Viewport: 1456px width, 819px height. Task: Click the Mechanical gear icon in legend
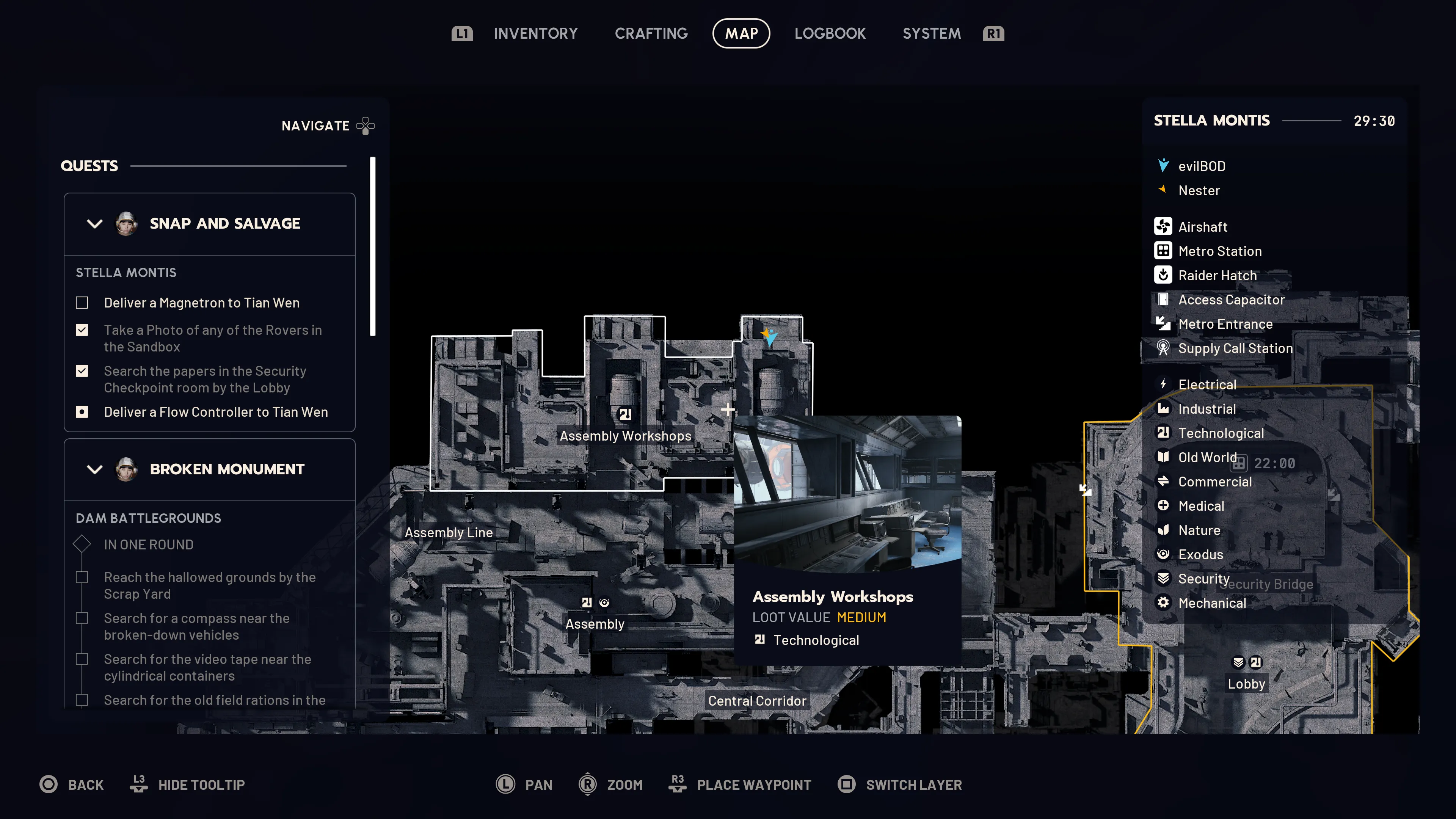(1164, 602)
